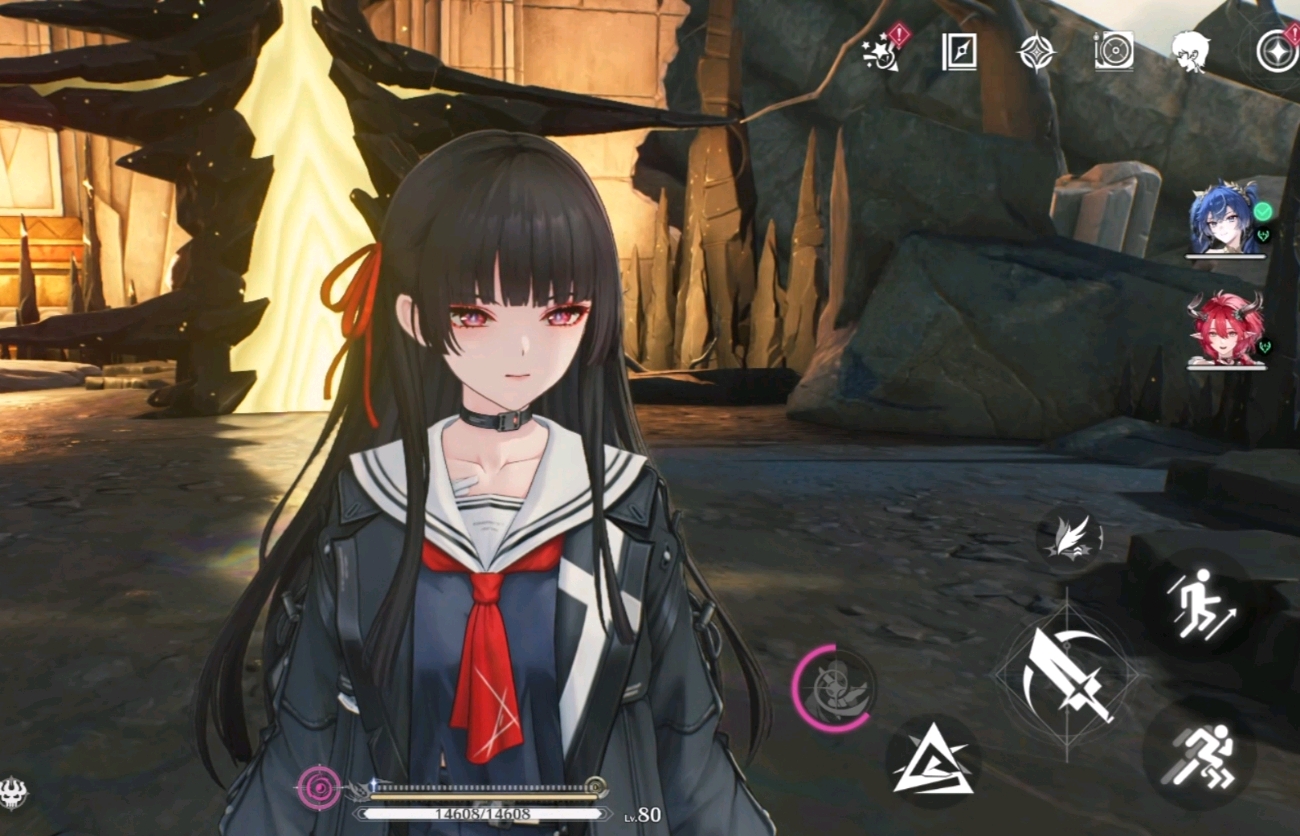Use the basic sword attack button
Screen dimensions: 1300x836
click(x=1066, y=676)
